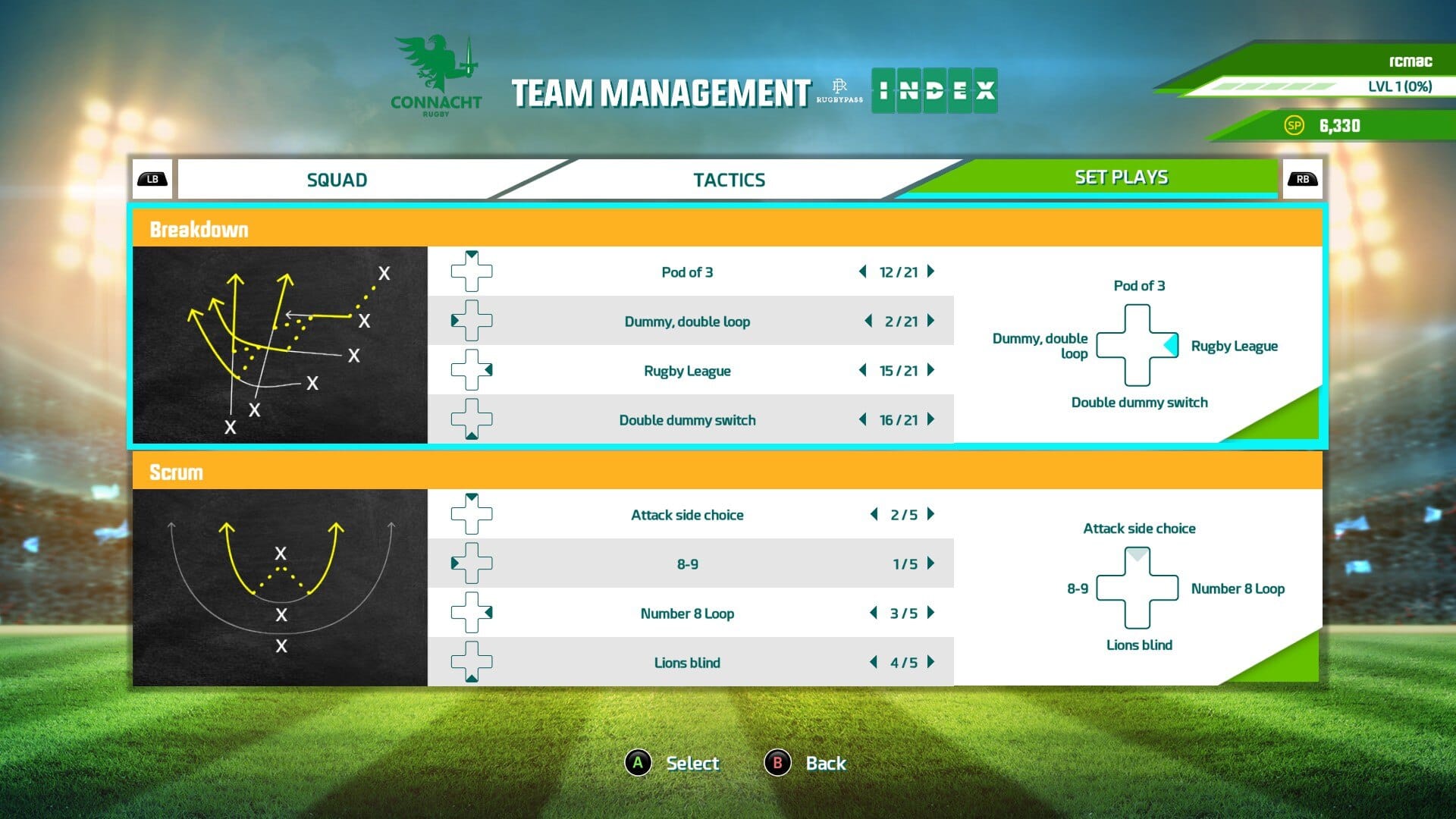1456x819 pixels.
Task: Click right arrow next to 1 / 5
Action: pos(931,563)
